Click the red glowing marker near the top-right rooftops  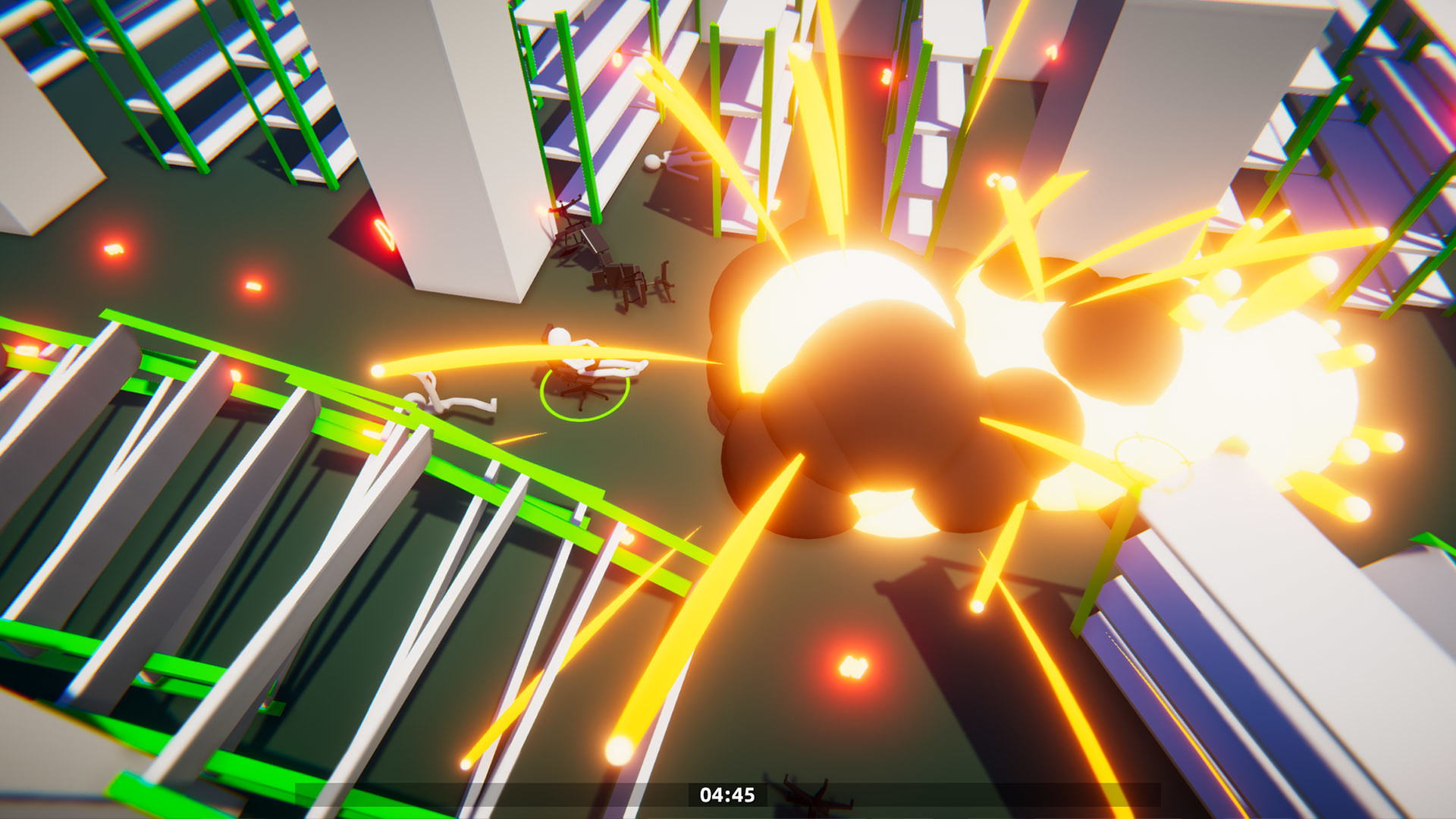(x=1051, y=53)
